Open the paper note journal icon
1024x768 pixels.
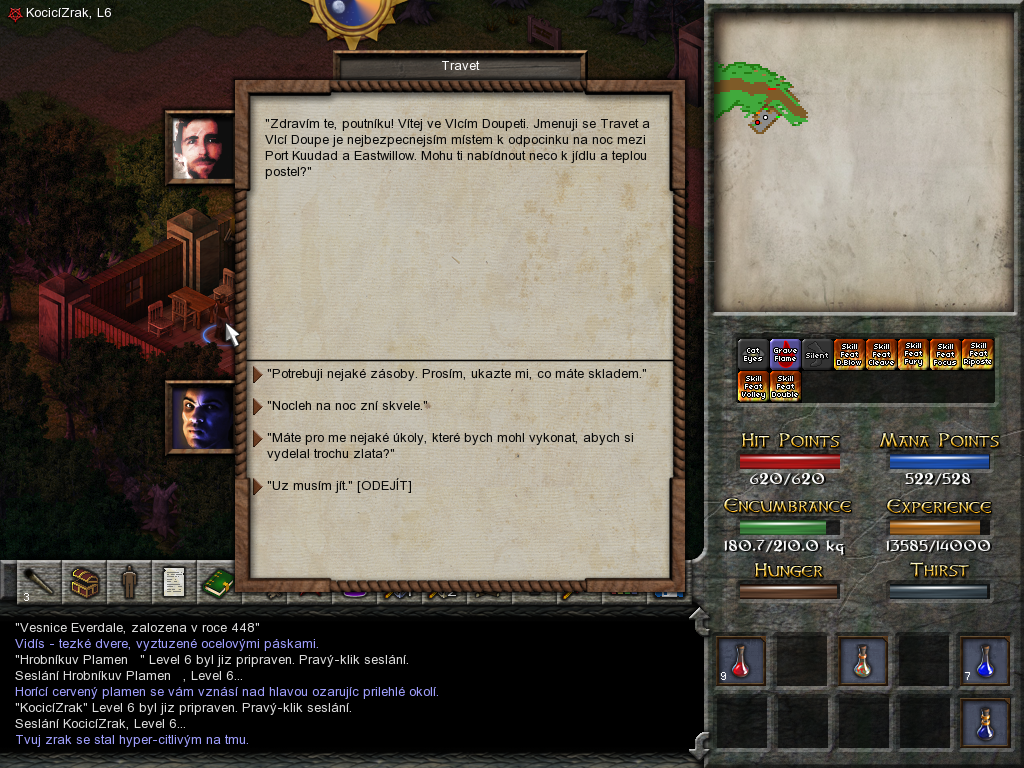(x=172, y=582)
